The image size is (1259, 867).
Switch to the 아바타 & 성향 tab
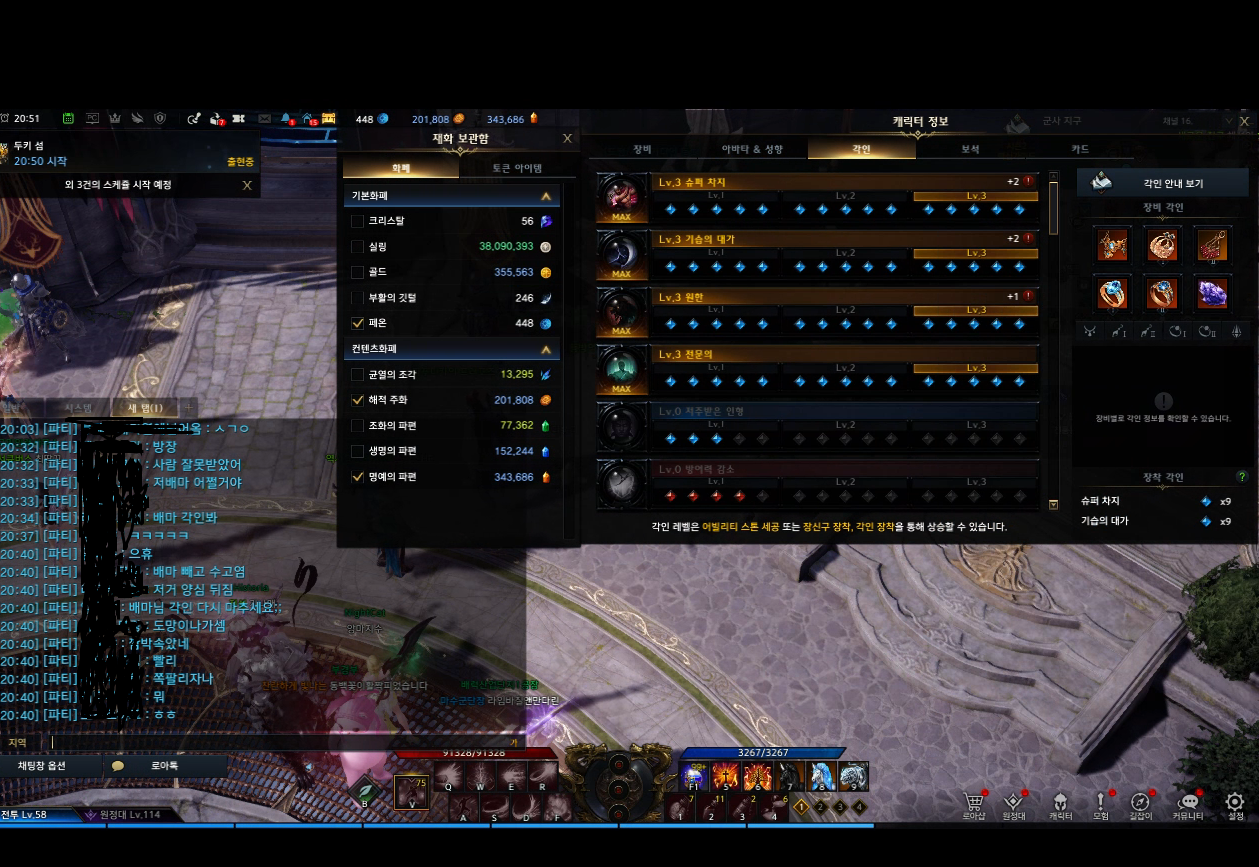click(x=752, y=149)
